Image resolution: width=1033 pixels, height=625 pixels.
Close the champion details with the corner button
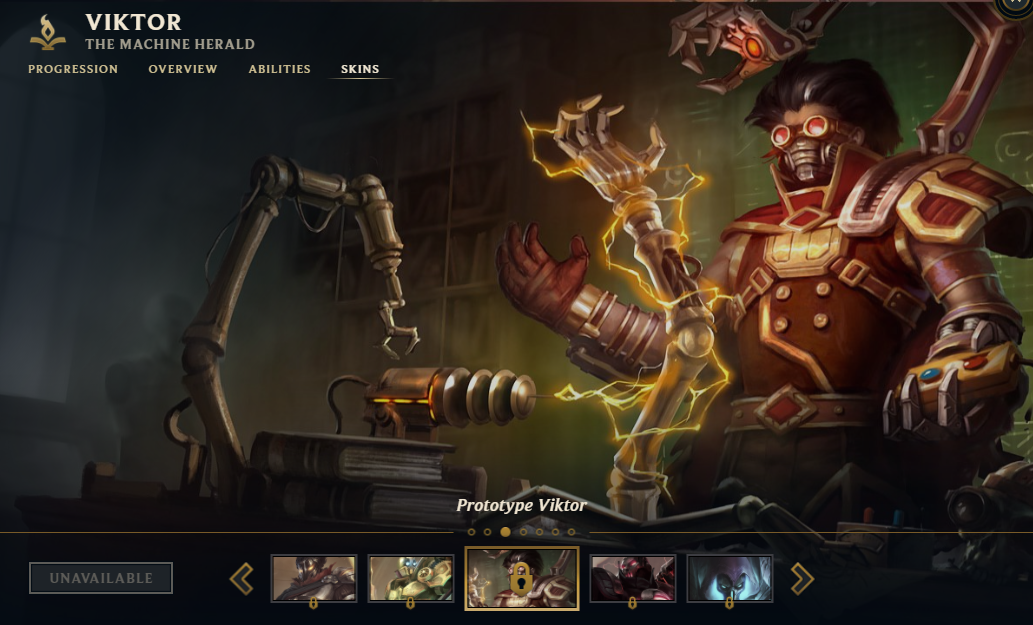click(x=1019, y=5)
